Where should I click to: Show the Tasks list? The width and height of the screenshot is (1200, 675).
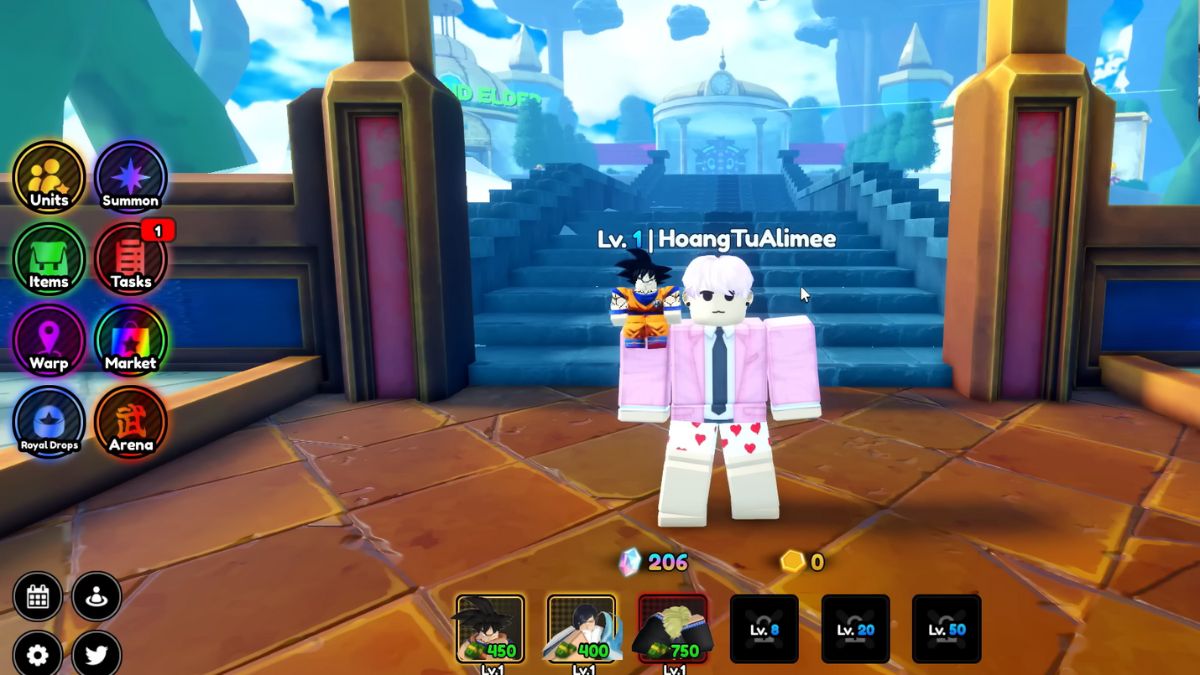point(130,259)
